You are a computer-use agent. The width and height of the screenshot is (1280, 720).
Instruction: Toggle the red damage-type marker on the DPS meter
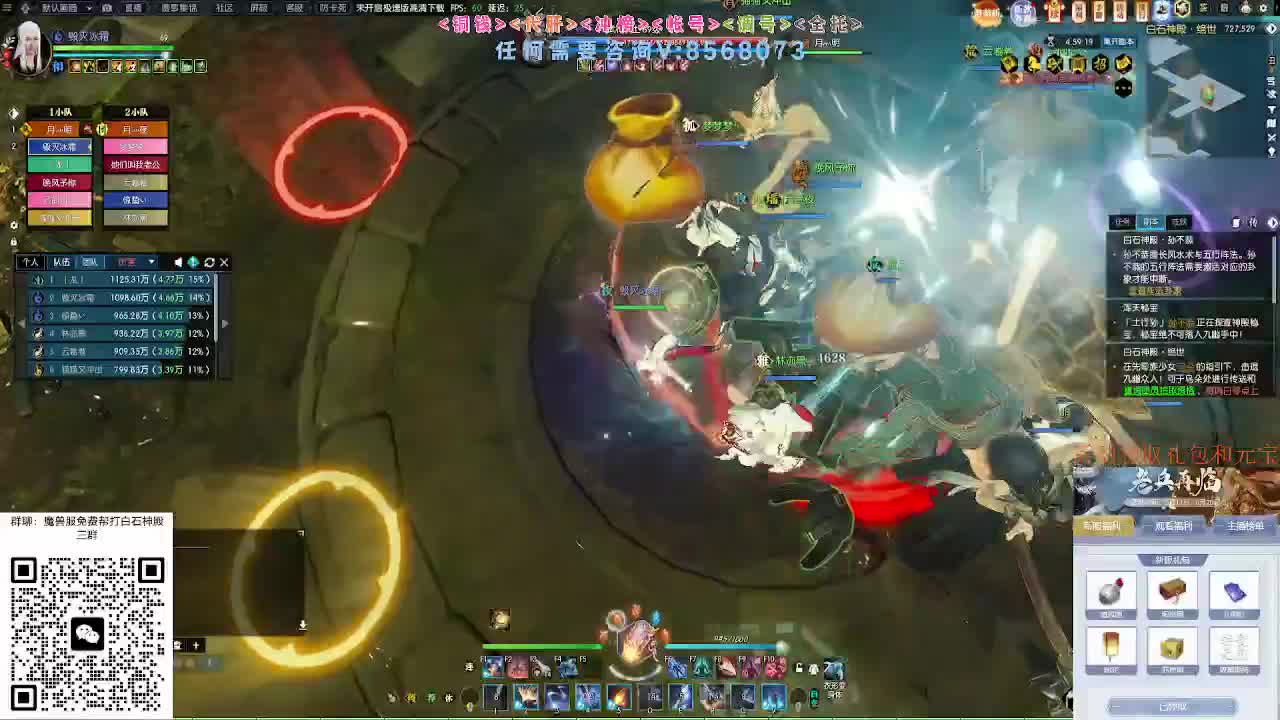[x=128, y=261]
